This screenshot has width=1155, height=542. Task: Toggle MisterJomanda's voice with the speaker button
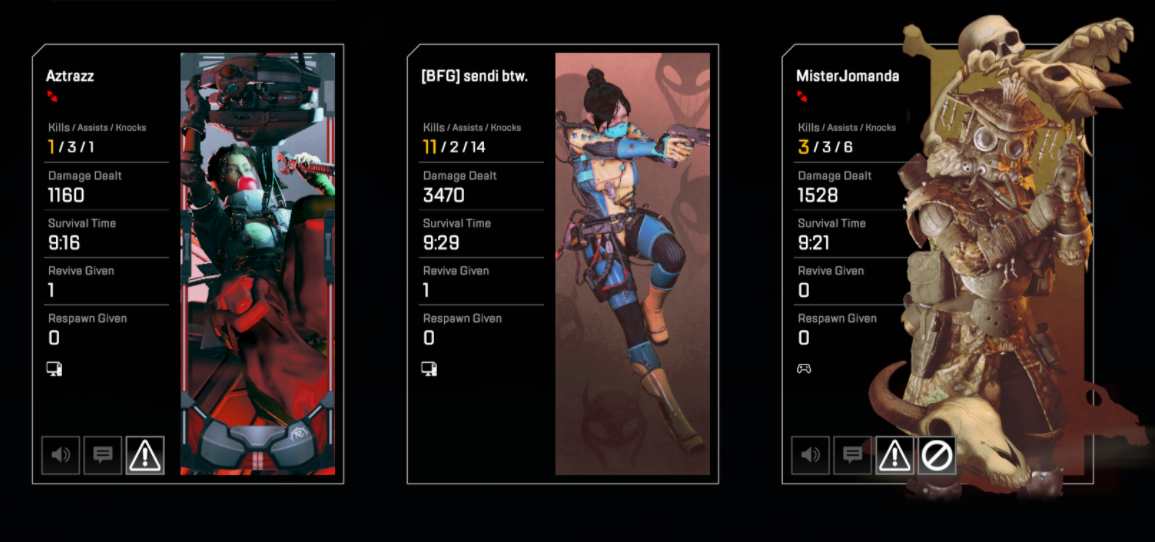pos(810,455)
